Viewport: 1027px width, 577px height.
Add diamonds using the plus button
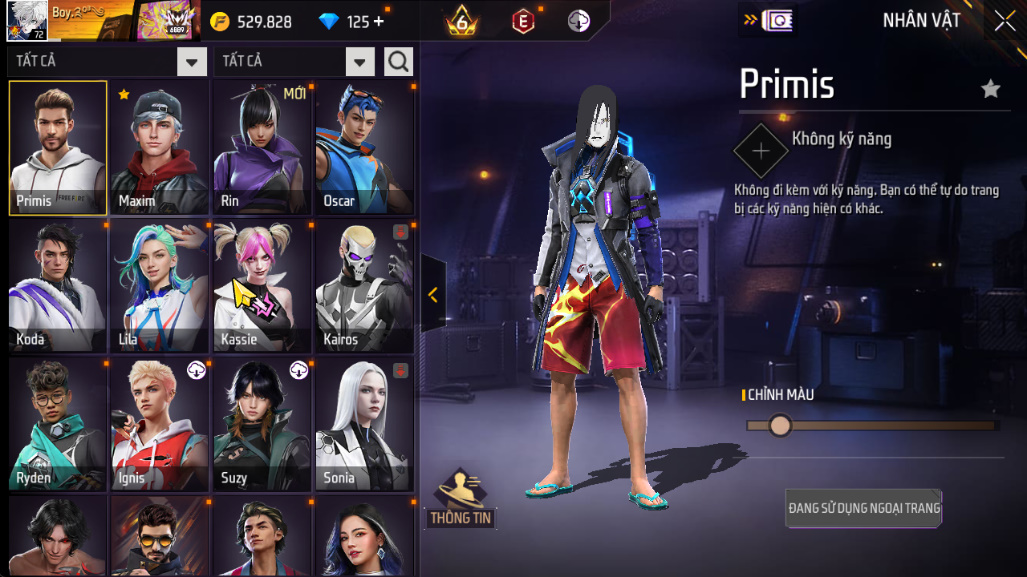[x=379, y=22]
